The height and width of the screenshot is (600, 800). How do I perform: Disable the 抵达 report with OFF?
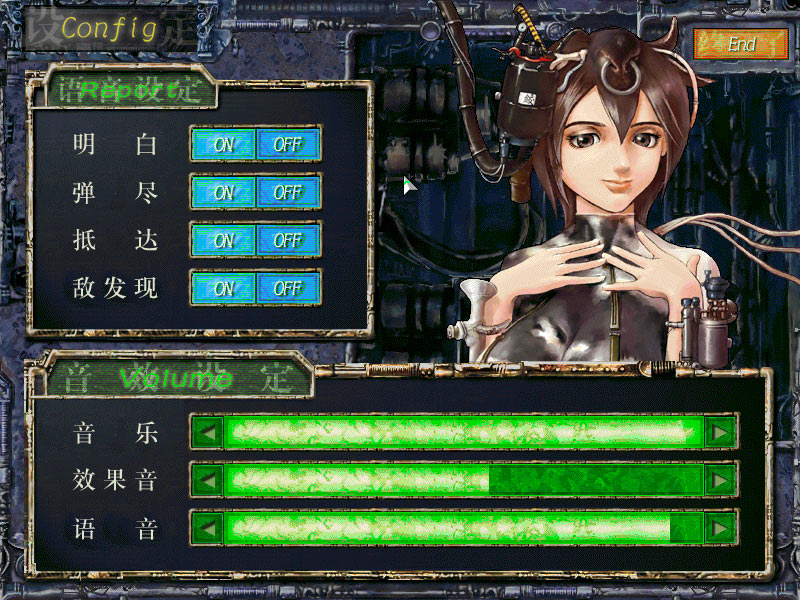point(288,240)
